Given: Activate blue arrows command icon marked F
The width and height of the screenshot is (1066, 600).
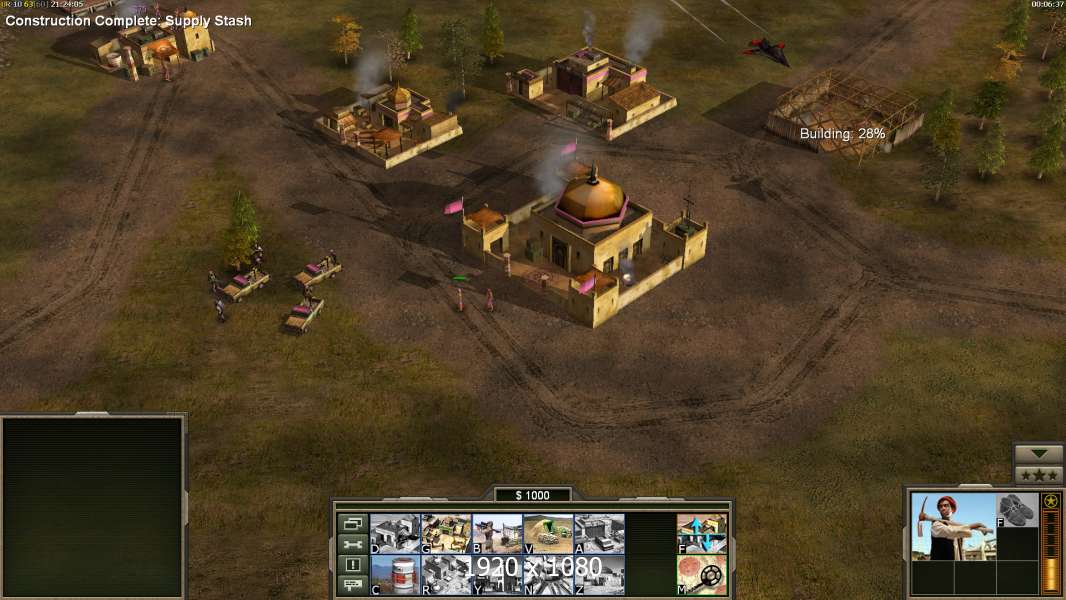Looking at the screenshot, I should point(702,533).
